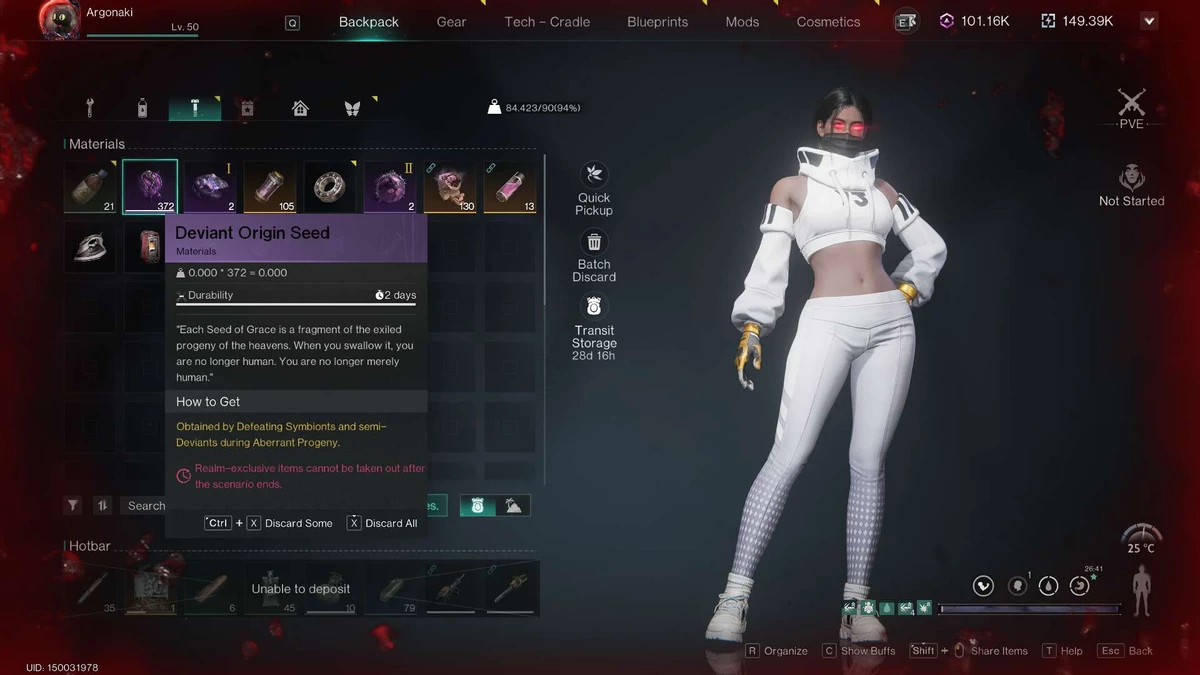
Task: Select the Deviant Origin Seed slot
Action: [150, 186]
